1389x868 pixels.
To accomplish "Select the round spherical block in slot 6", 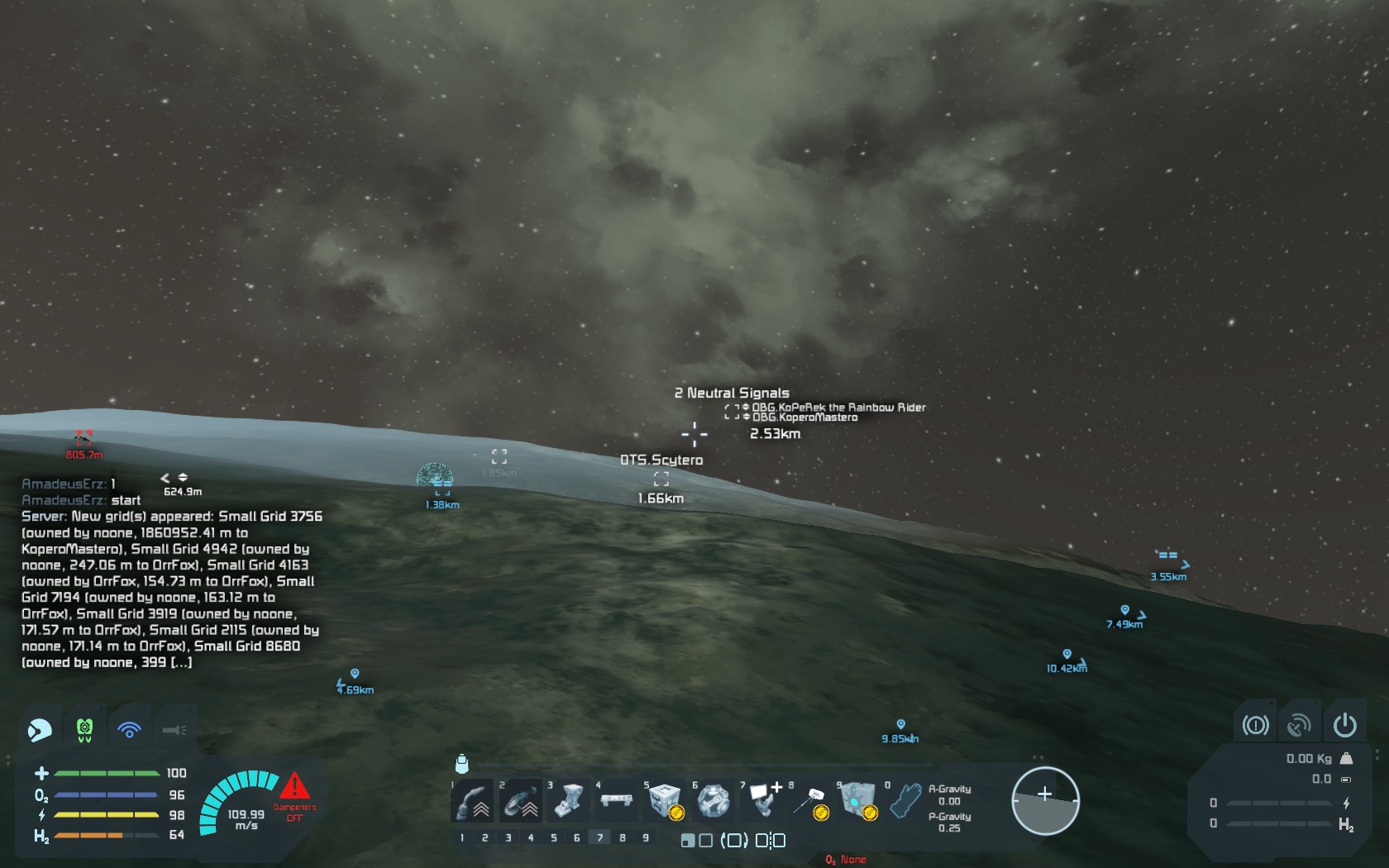I will [x=712, y=800].
